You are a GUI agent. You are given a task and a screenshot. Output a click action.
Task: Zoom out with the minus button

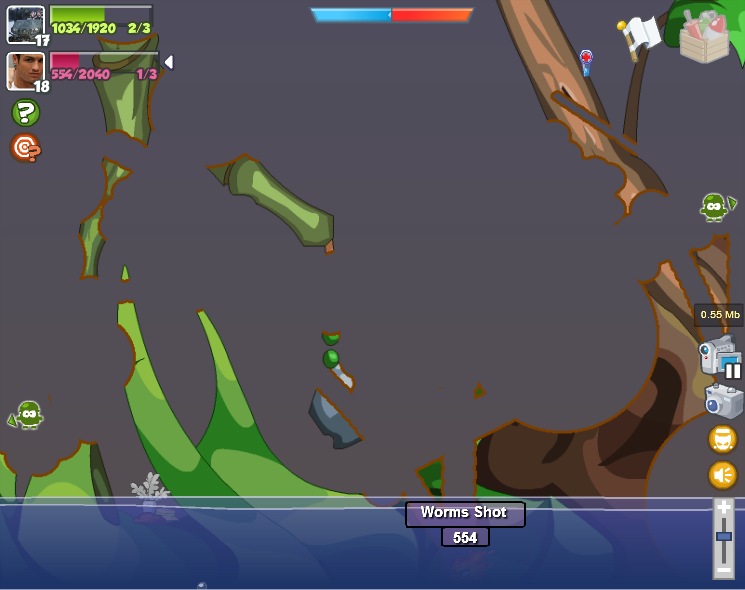coord(723,570)
